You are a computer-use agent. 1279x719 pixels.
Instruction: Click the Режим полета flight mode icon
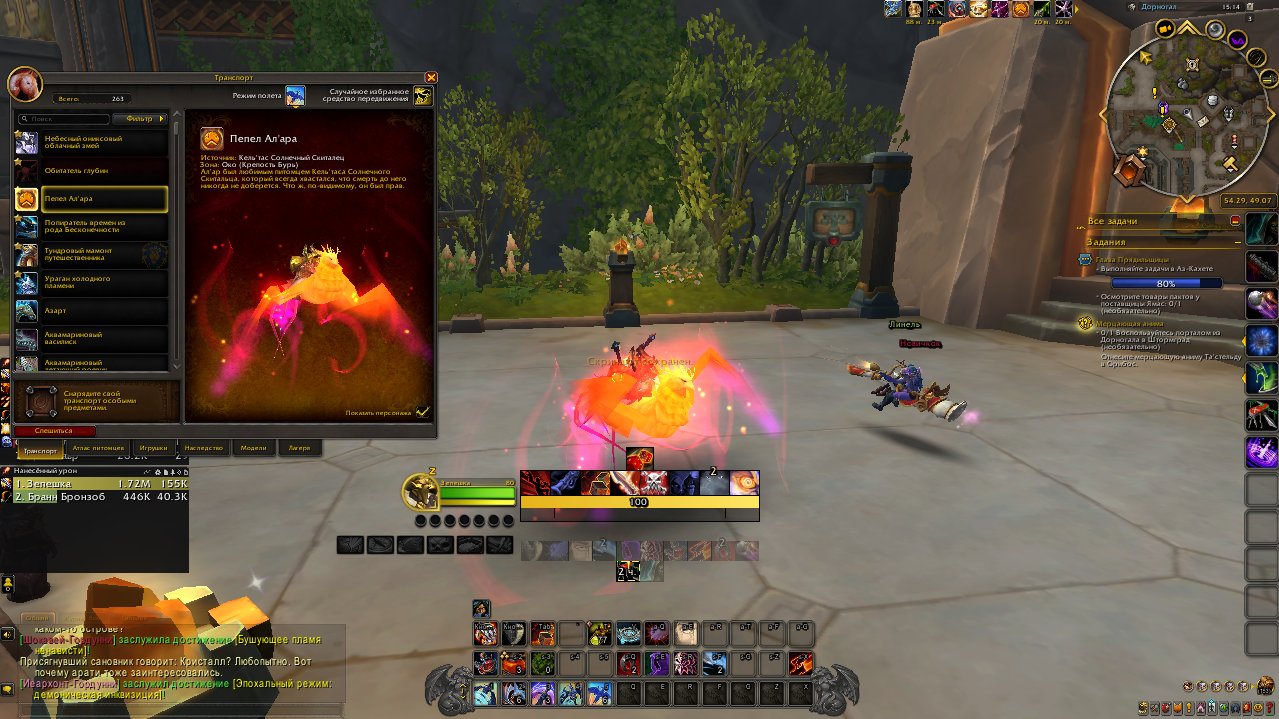point(295,95)
